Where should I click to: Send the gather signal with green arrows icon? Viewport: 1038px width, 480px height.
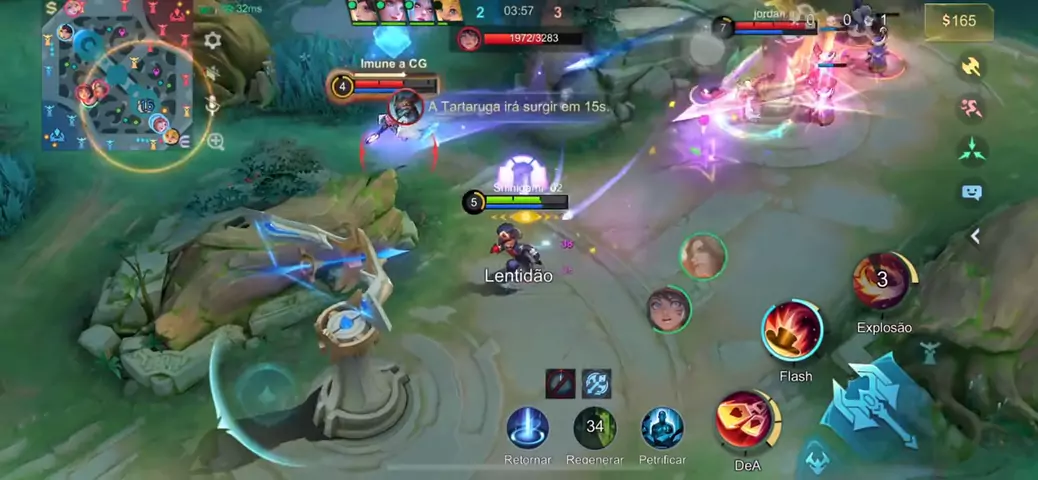971,150
